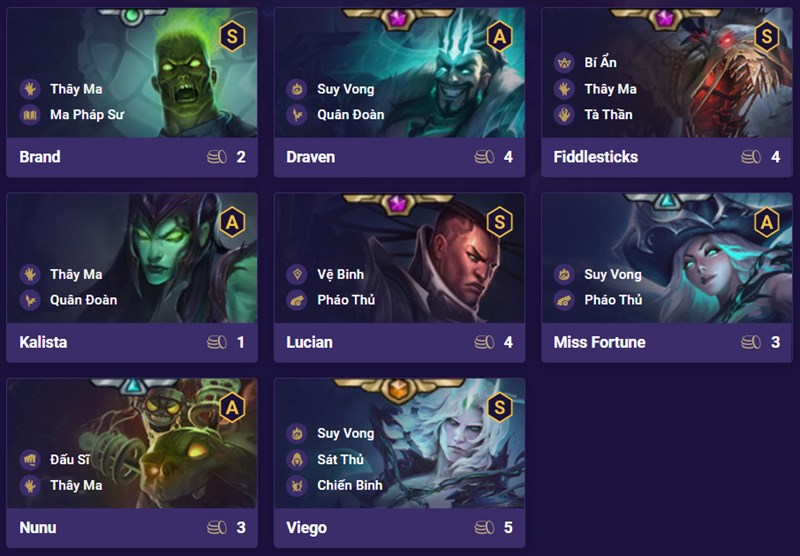Viewport: 800px width, 556px height.
Task: Choose Lucian's Vệ Binh trait
Action: coord(340,274)
